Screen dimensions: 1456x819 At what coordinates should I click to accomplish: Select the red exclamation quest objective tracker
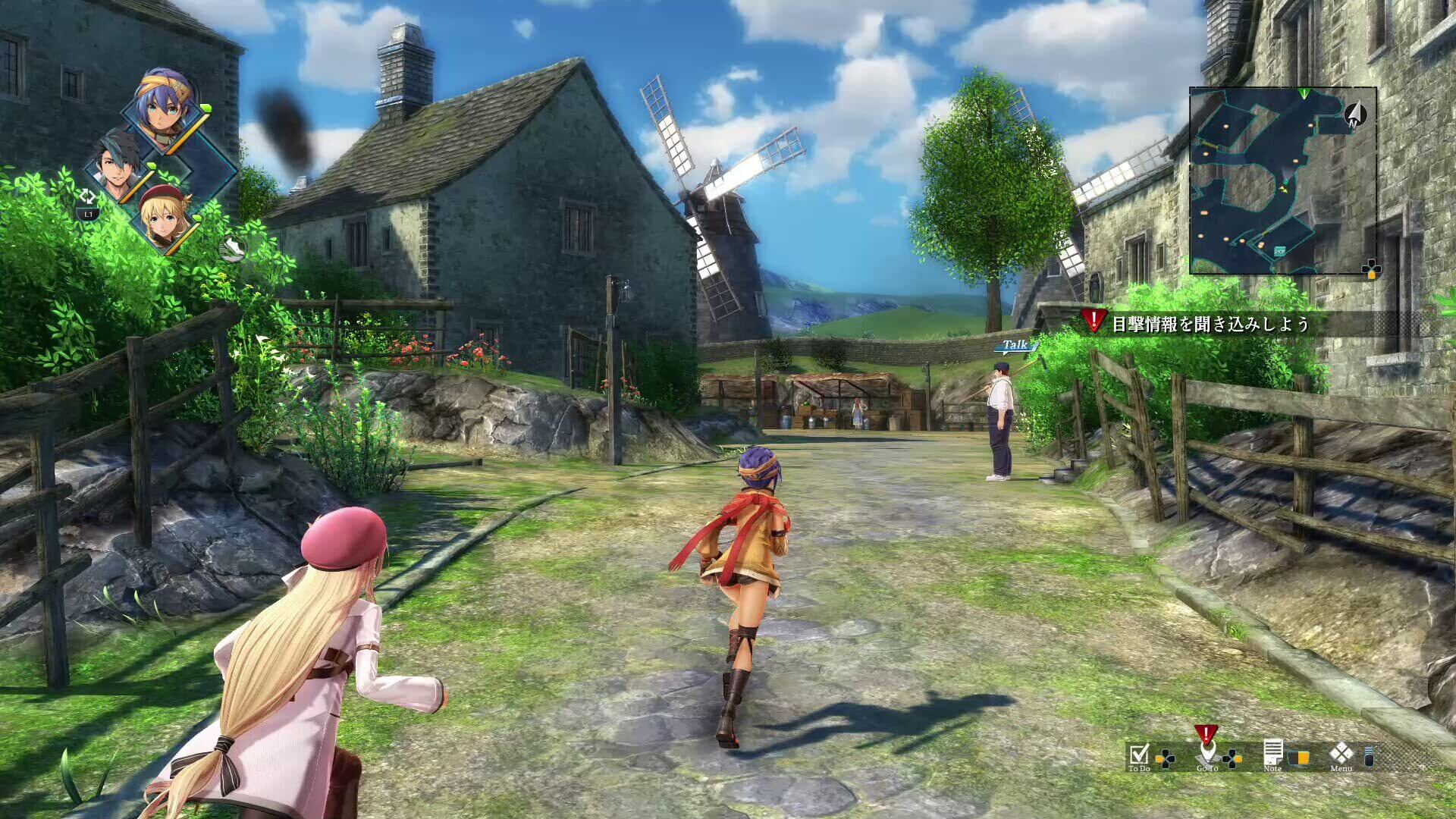[1094, 322]
